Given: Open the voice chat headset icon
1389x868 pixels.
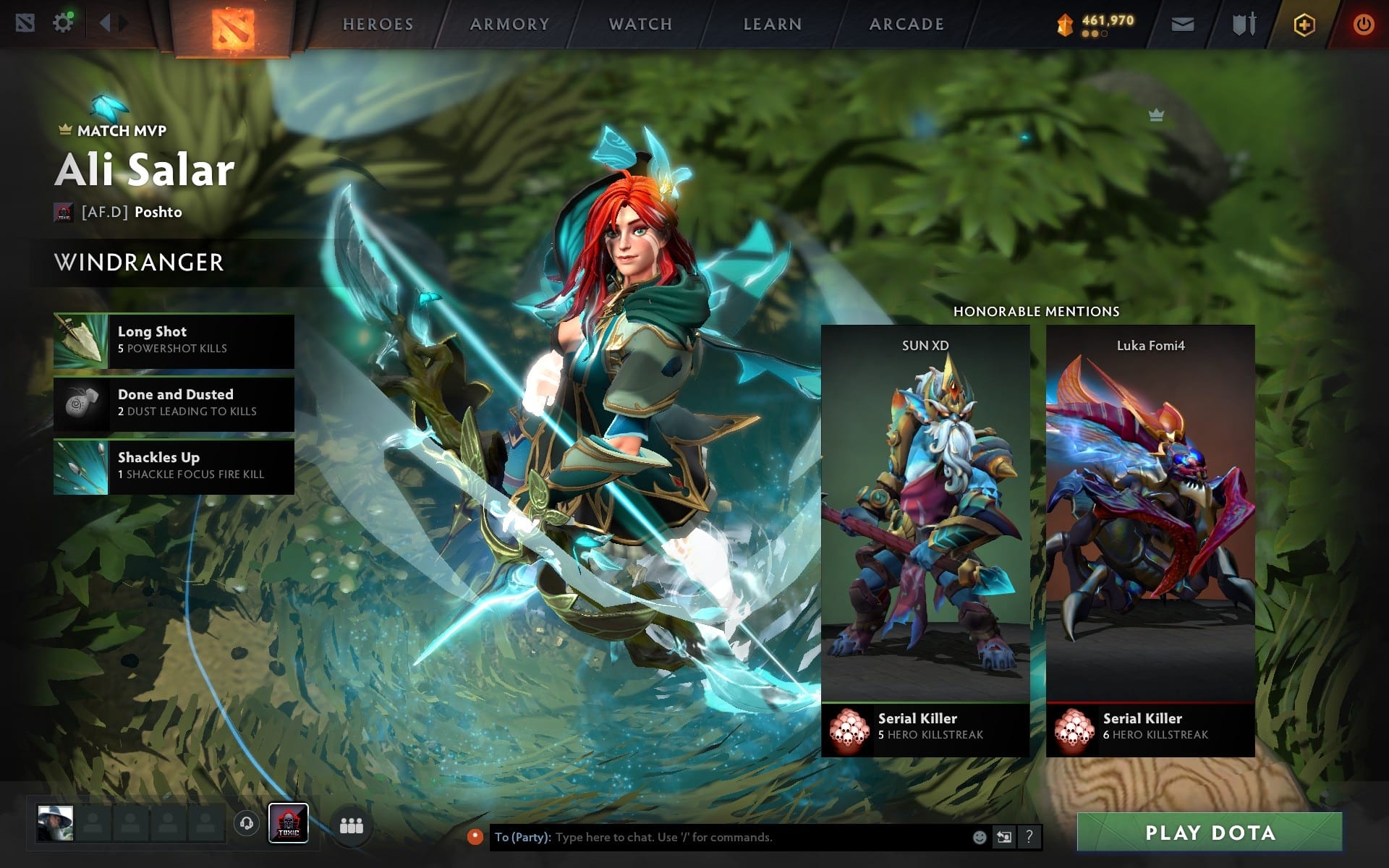Looking at the screenshot, I should pyautogui.click(x=246, y=822).
